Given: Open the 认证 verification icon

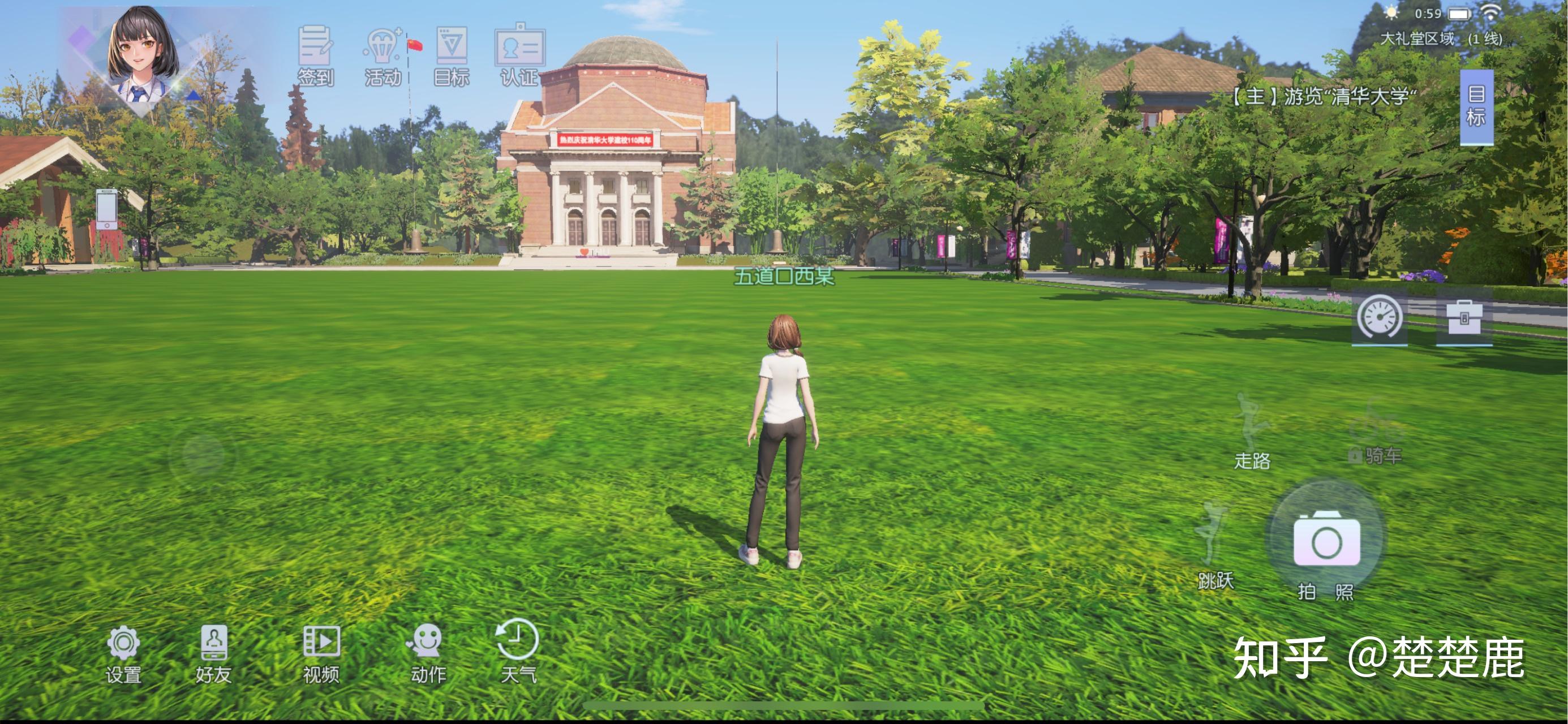Looking at the screenshot, I should click(x=519, y=54).
